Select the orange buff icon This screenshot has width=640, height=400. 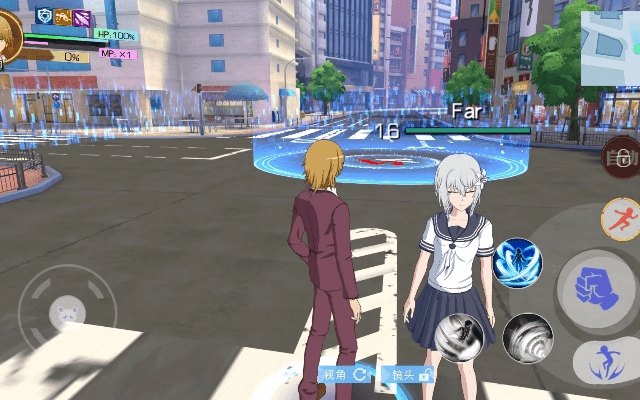click(x=63, y=16)
